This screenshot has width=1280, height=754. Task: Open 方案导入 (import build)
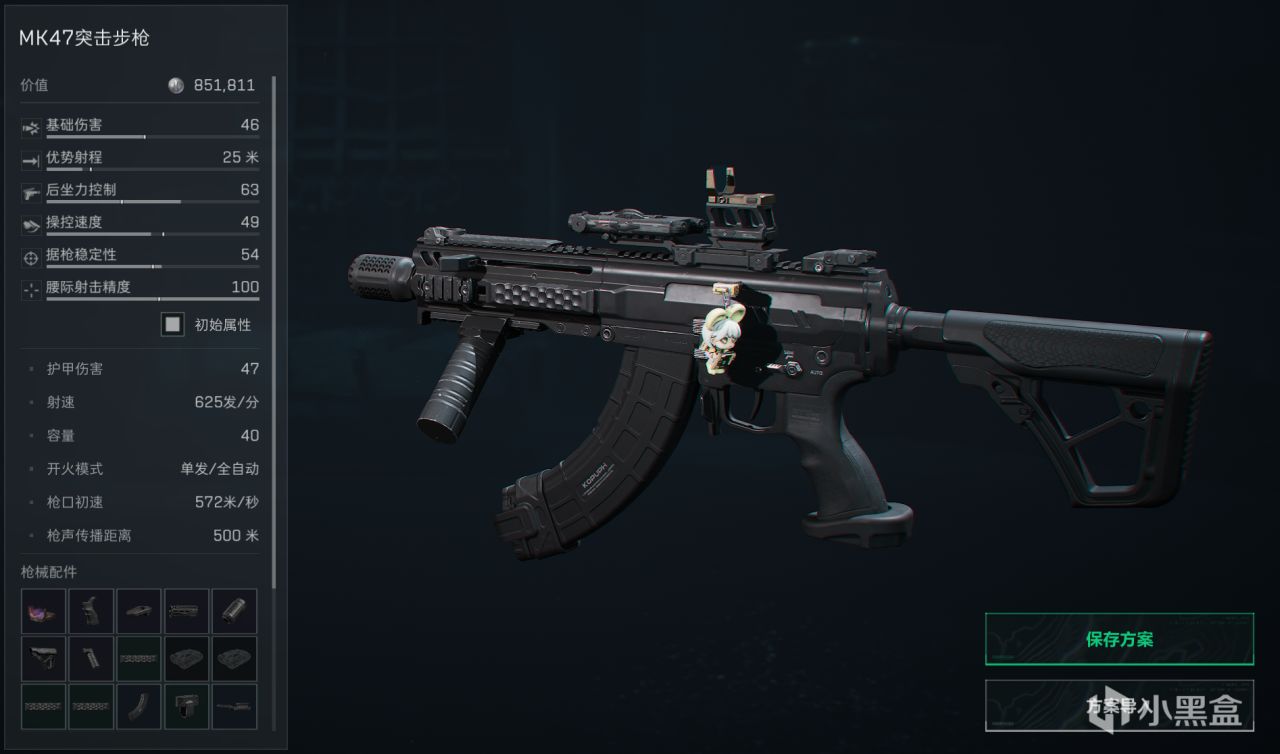(x=1119, y=705)
